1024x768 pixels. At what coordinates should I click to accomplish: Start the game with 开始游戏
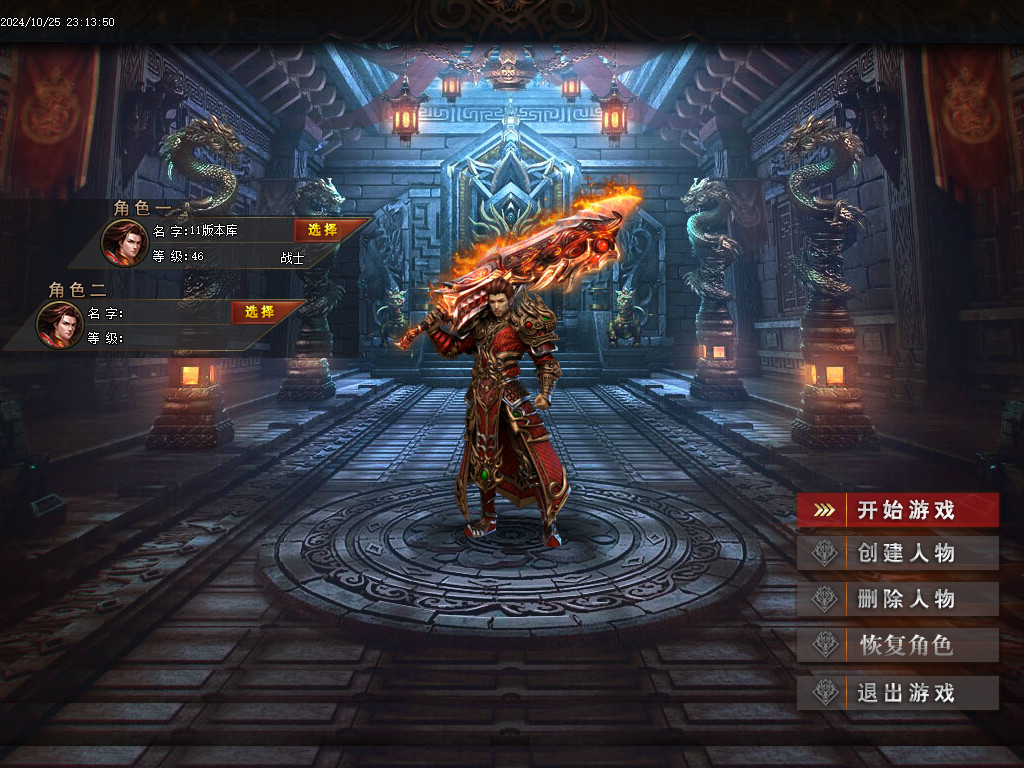point(898,510)
